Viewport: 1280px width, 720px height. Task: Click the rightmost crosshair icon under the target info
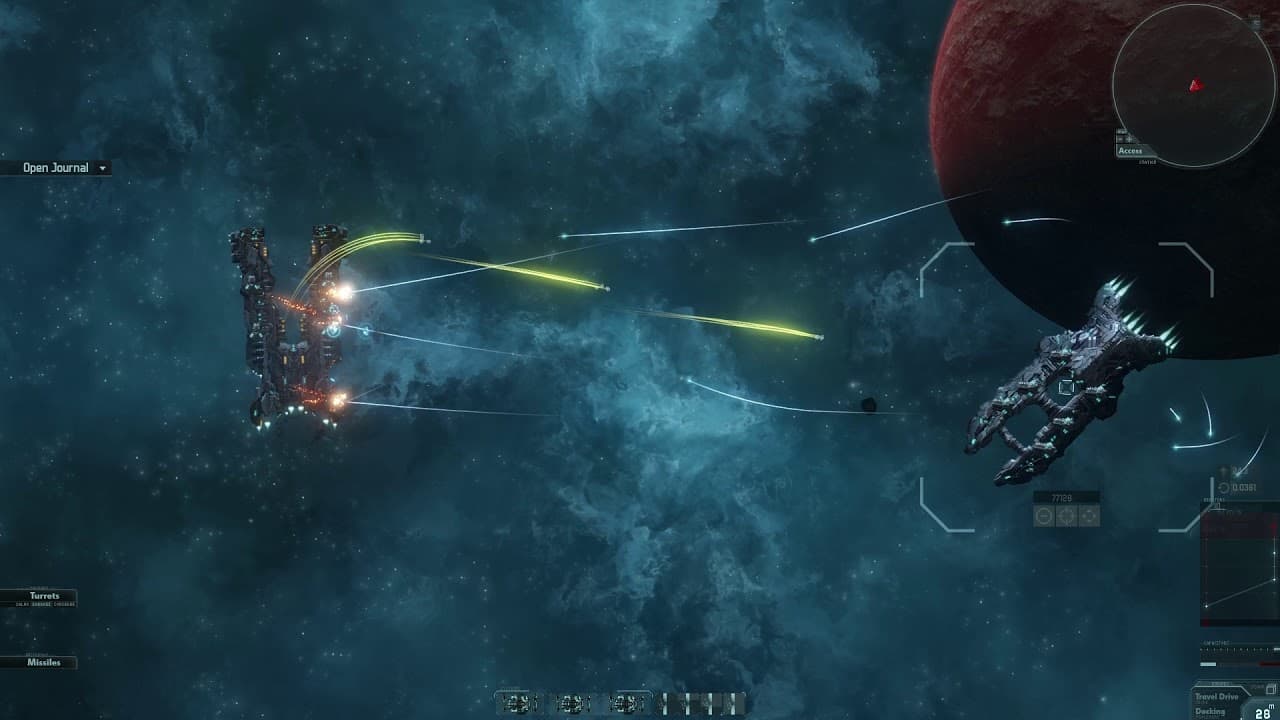pos(1088,516)
